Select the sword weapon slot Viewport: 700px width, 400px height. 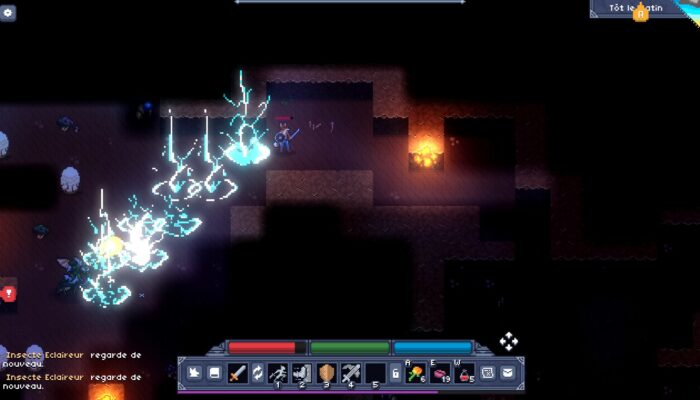tap(237, 373)
